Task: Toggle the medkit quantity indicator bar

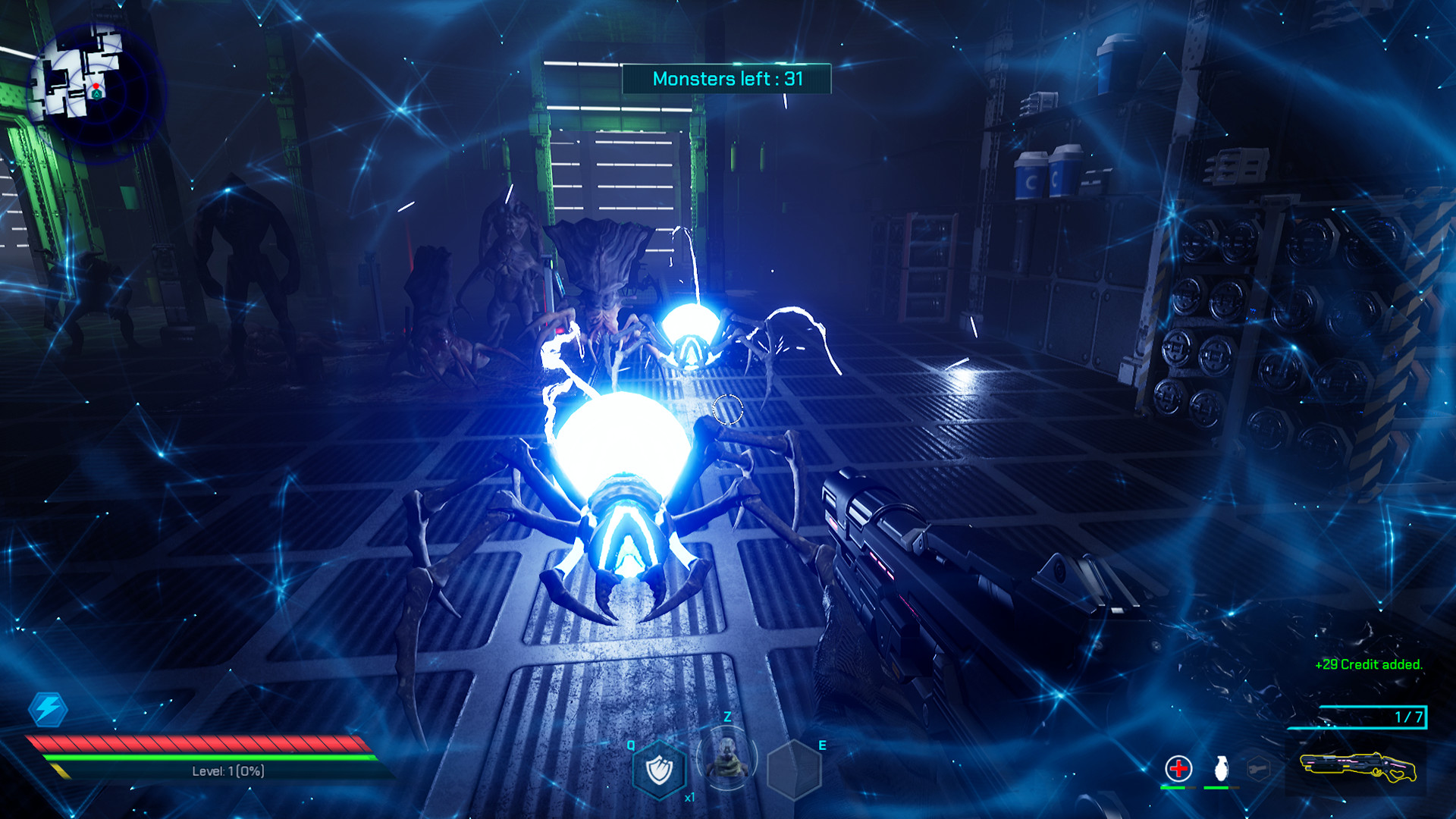Action: click(1178, 787)
